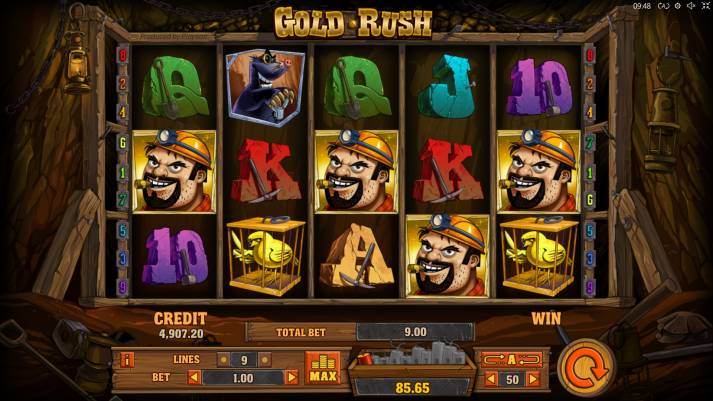Image resolution: width=713 pixels, height=401 pixels.
Task: Start autoplay with the A button
Action: coord(513,359)
